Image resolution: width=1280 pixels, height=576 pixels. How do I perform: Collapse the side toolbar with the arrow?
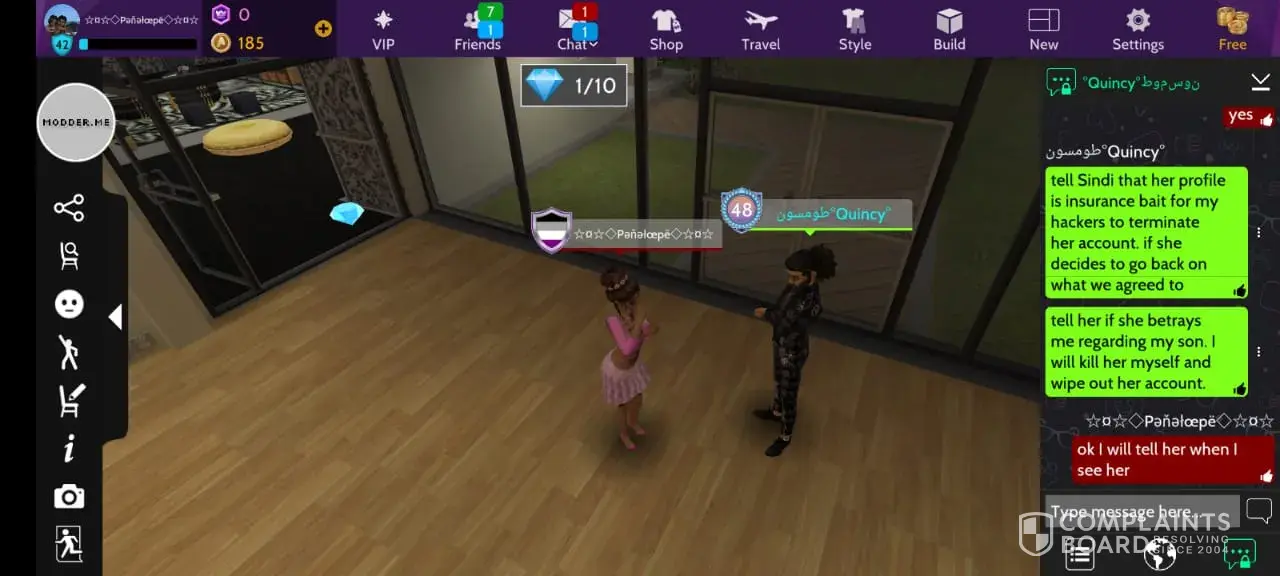pyautogui.click(x=115, y=317)
